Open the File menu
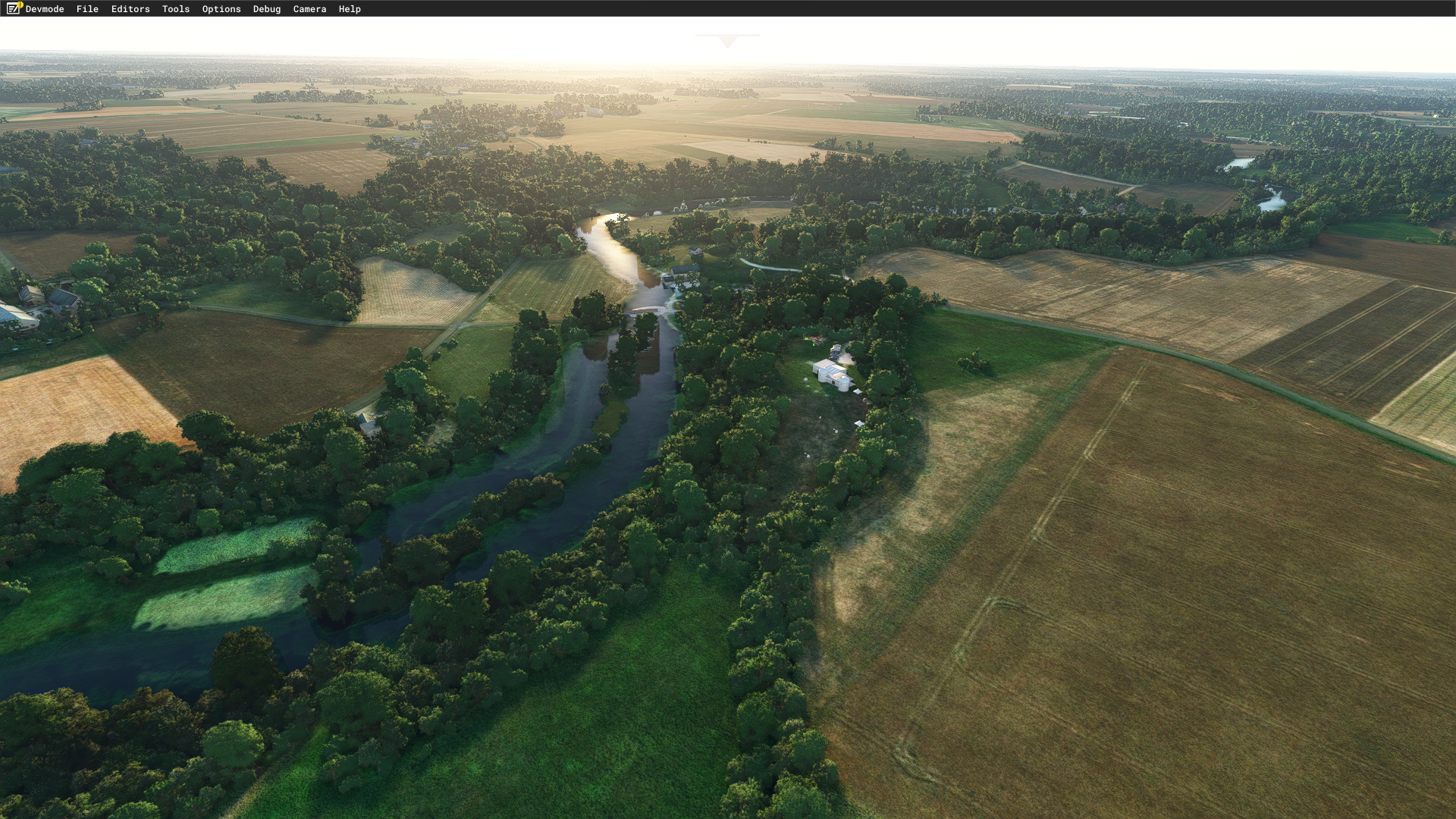 (87, 9)
